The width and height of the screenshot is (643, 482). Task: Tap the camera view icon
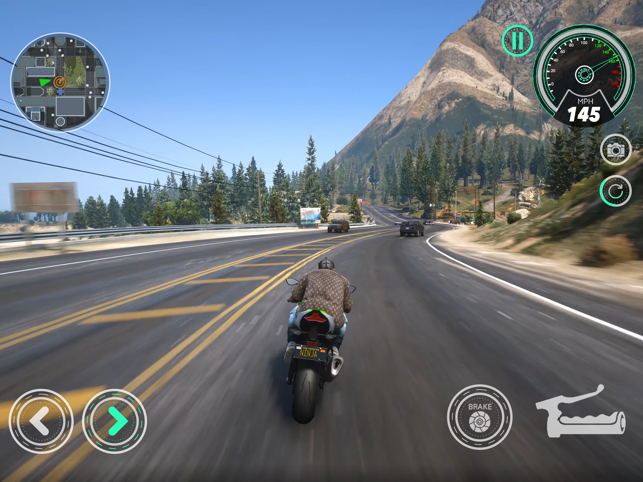pos(616,150)
